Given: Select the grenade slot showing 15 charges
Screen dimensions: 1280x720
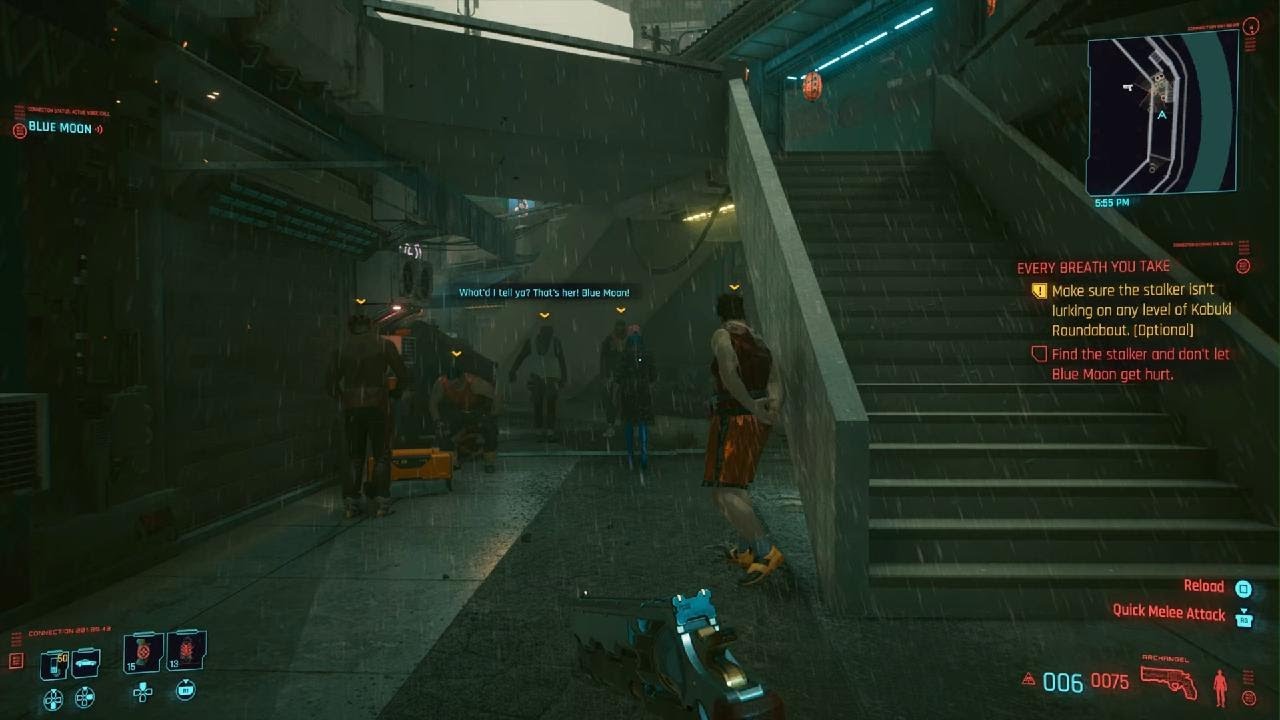Looking at the screenshot, I should click(x=142, y=650).
